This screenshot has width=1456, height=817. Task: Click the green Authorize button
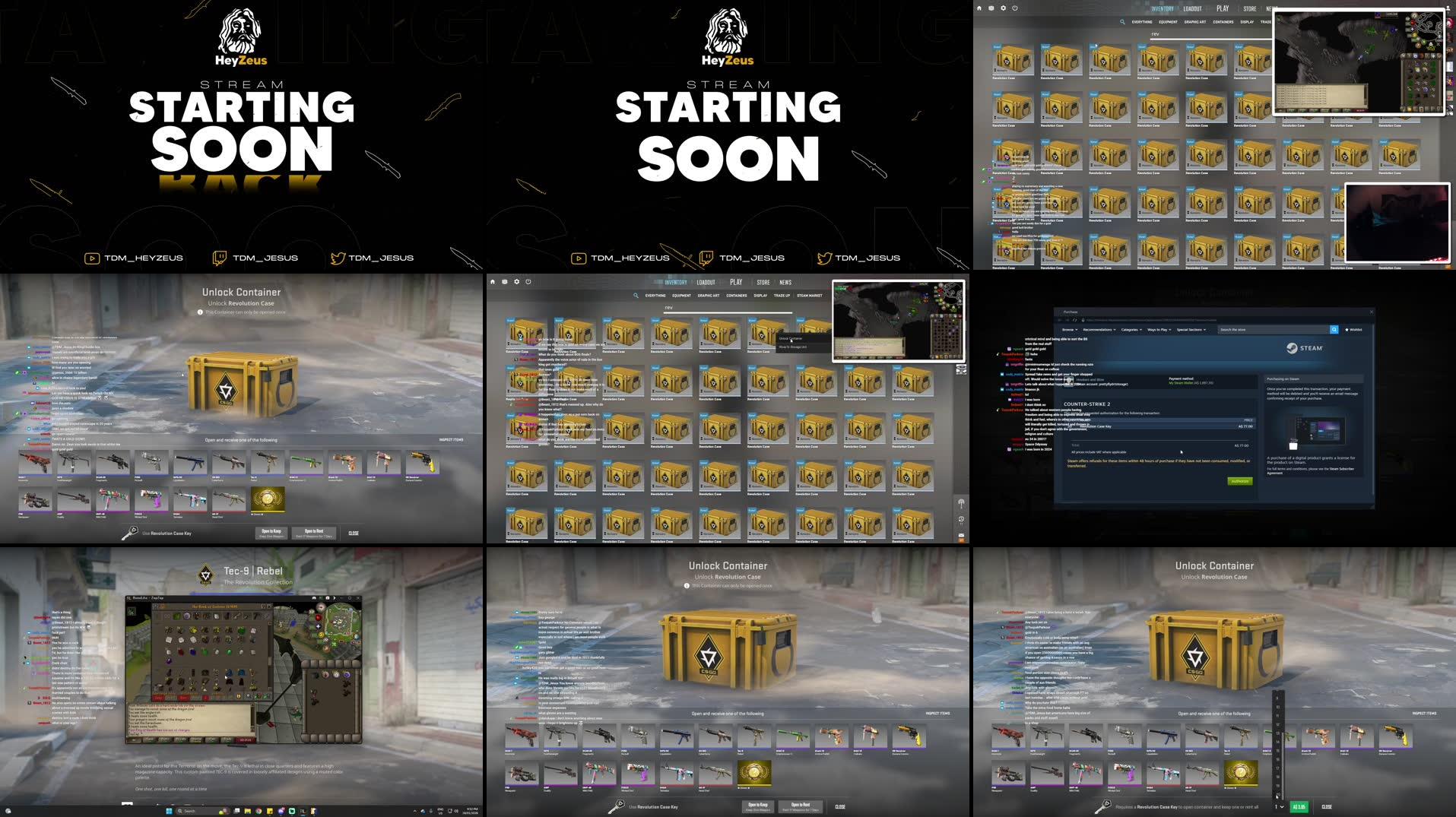click(1240, 481)
